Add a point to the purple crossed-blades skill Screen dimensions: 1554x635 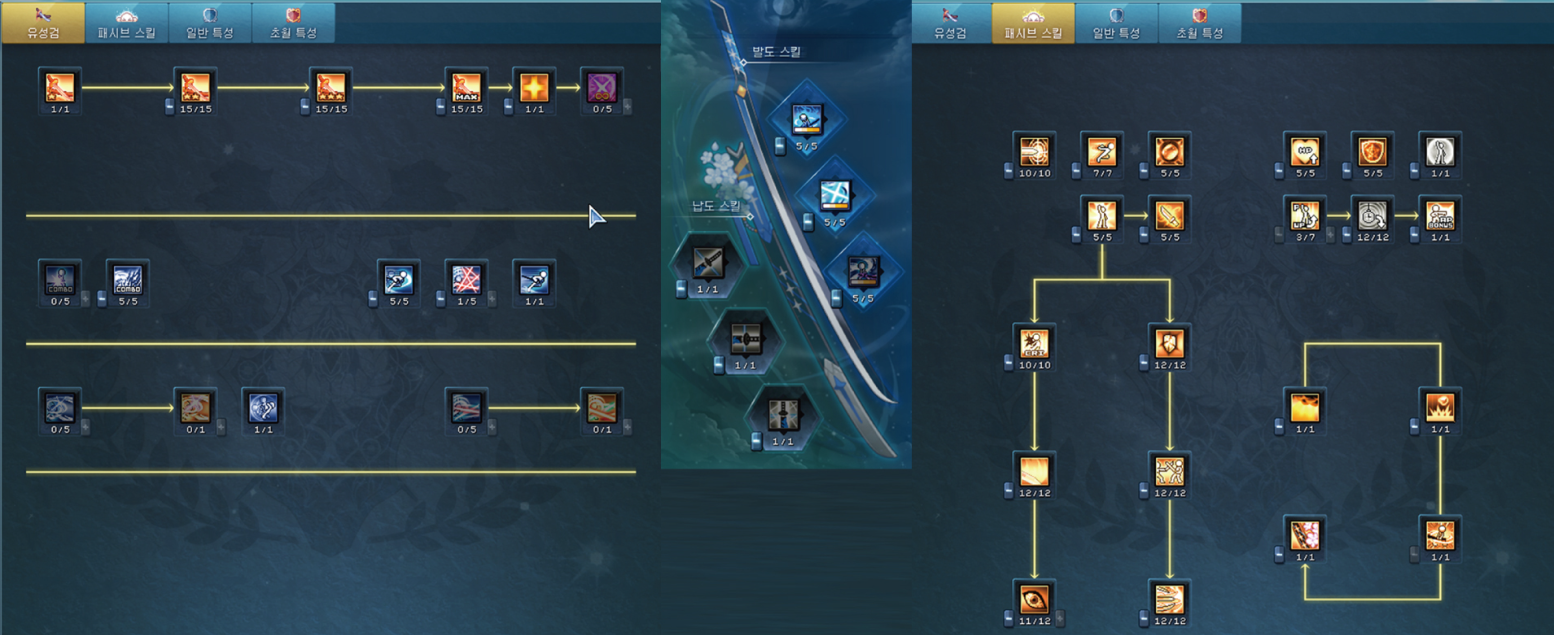(627, 107)
